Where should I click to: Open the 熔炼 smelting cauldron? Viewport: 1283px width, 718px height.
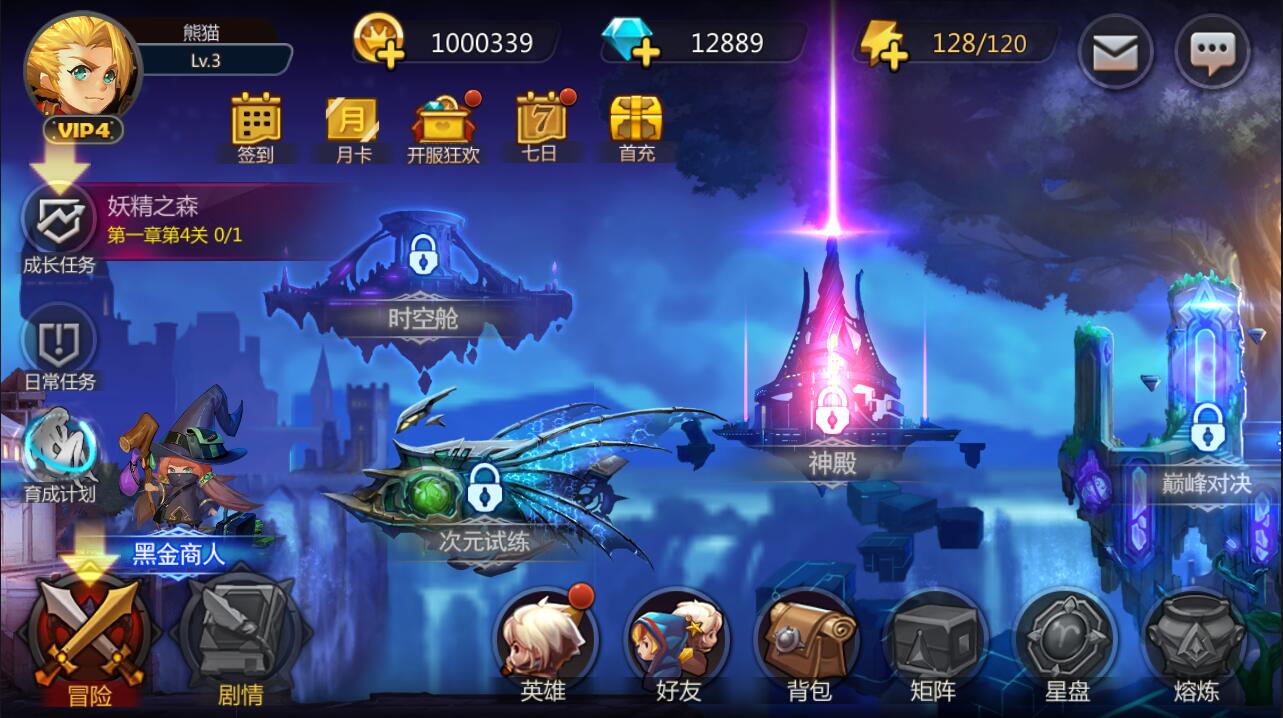tap(1195, 641)
